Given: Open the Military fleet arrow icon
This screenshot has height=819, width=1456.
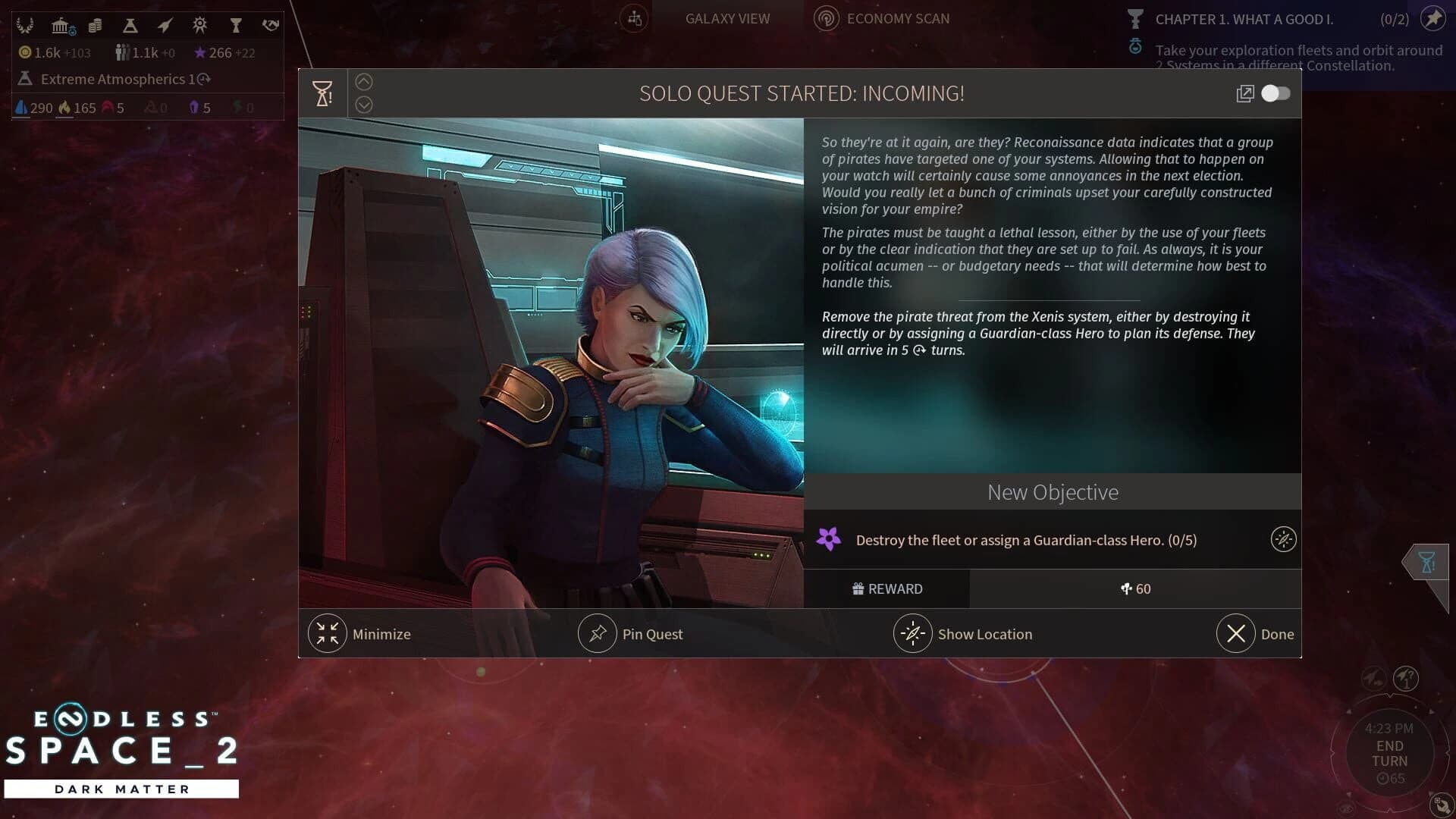Looking at the screenshot, I should coord(164,24).
